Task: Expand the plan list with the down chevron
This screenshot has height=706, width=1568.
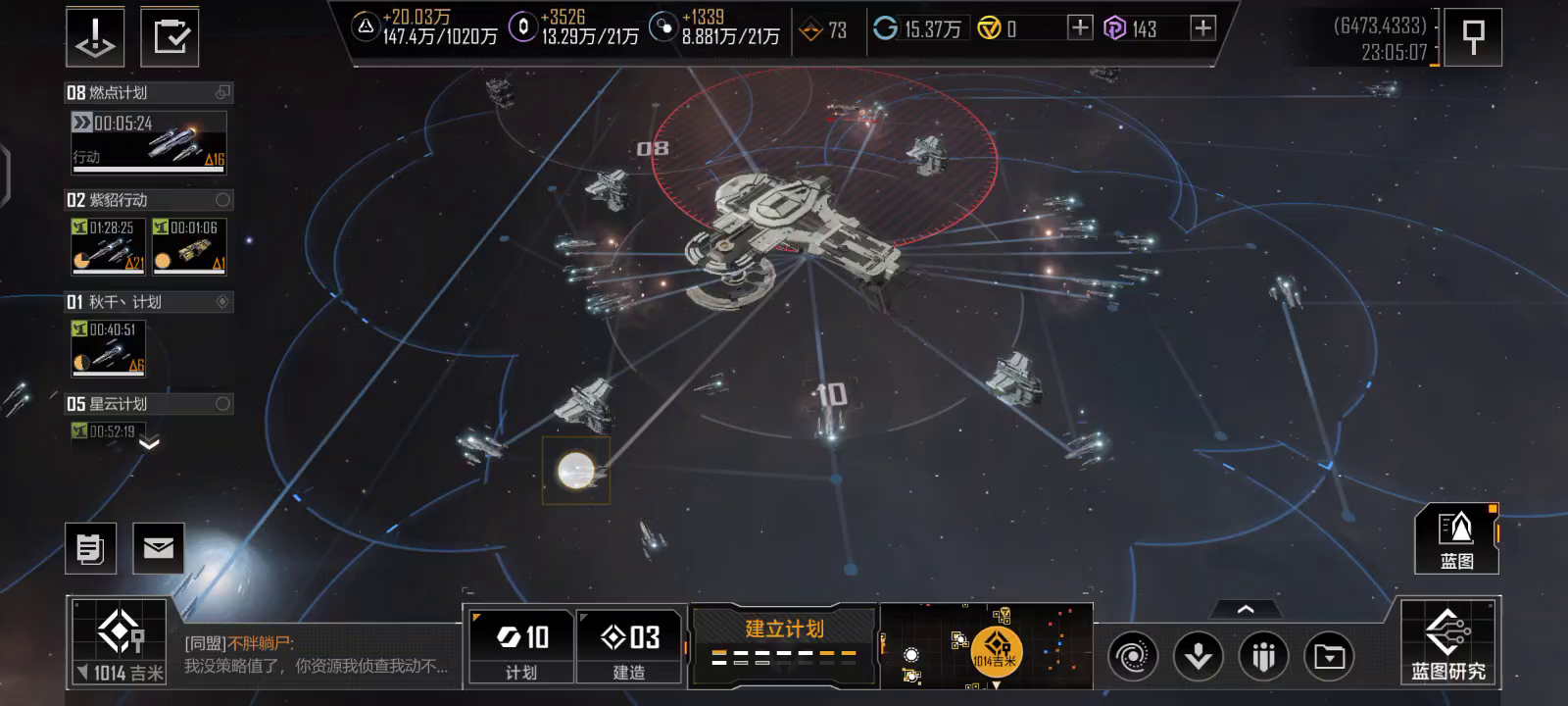Action: (x=149, y=444)
